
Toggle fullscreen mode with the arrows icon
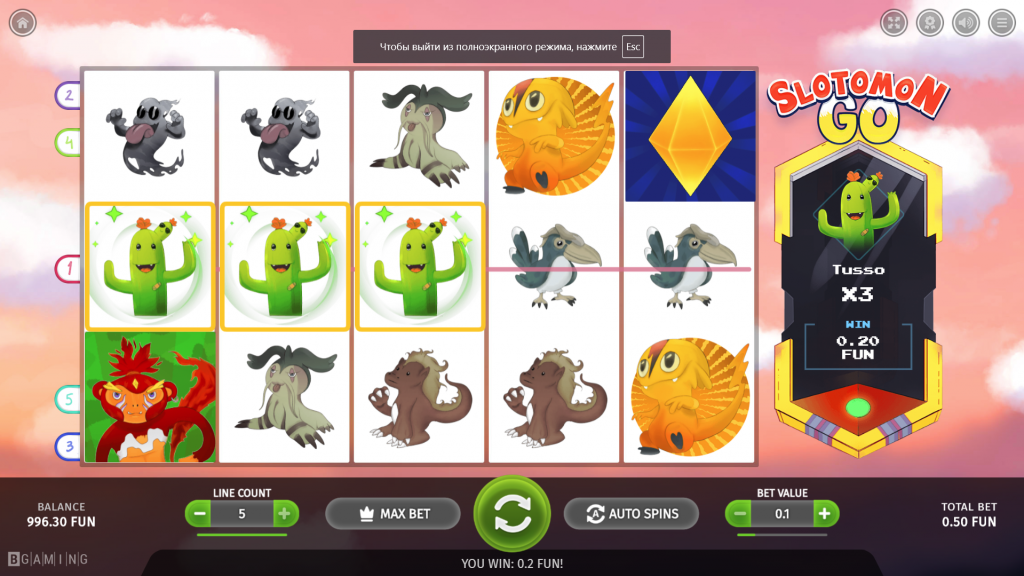coord(894,22)
